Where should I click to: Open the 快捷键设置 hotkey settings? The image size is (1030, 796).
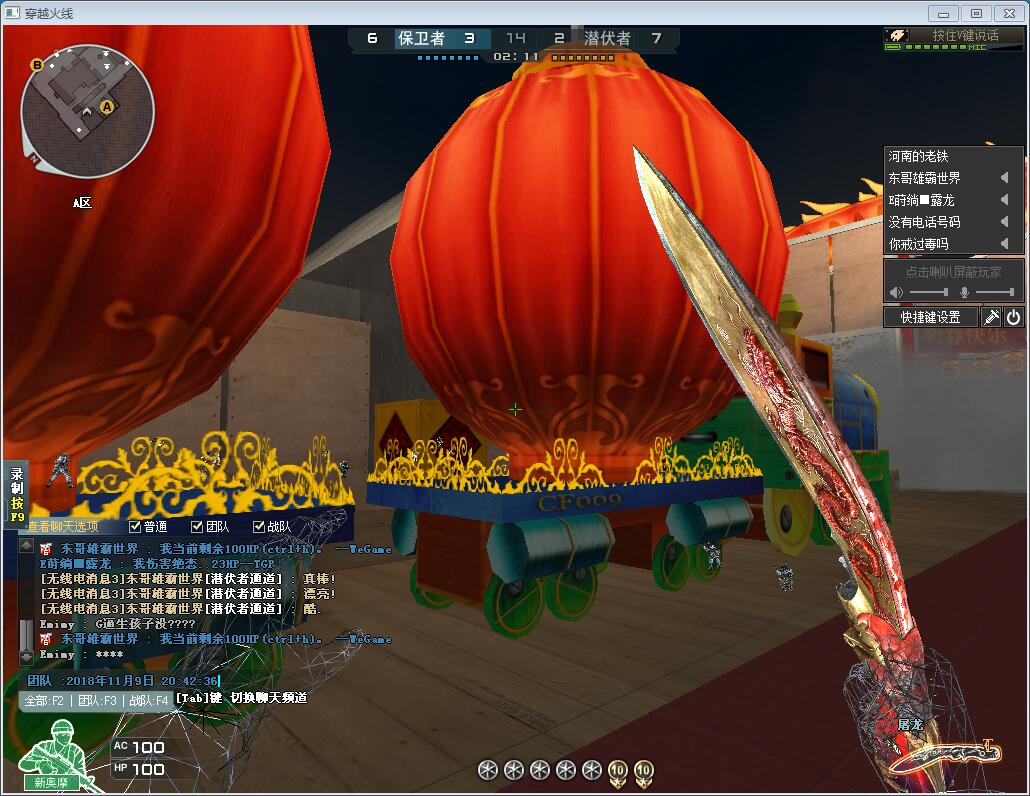[x=930, y=317]
